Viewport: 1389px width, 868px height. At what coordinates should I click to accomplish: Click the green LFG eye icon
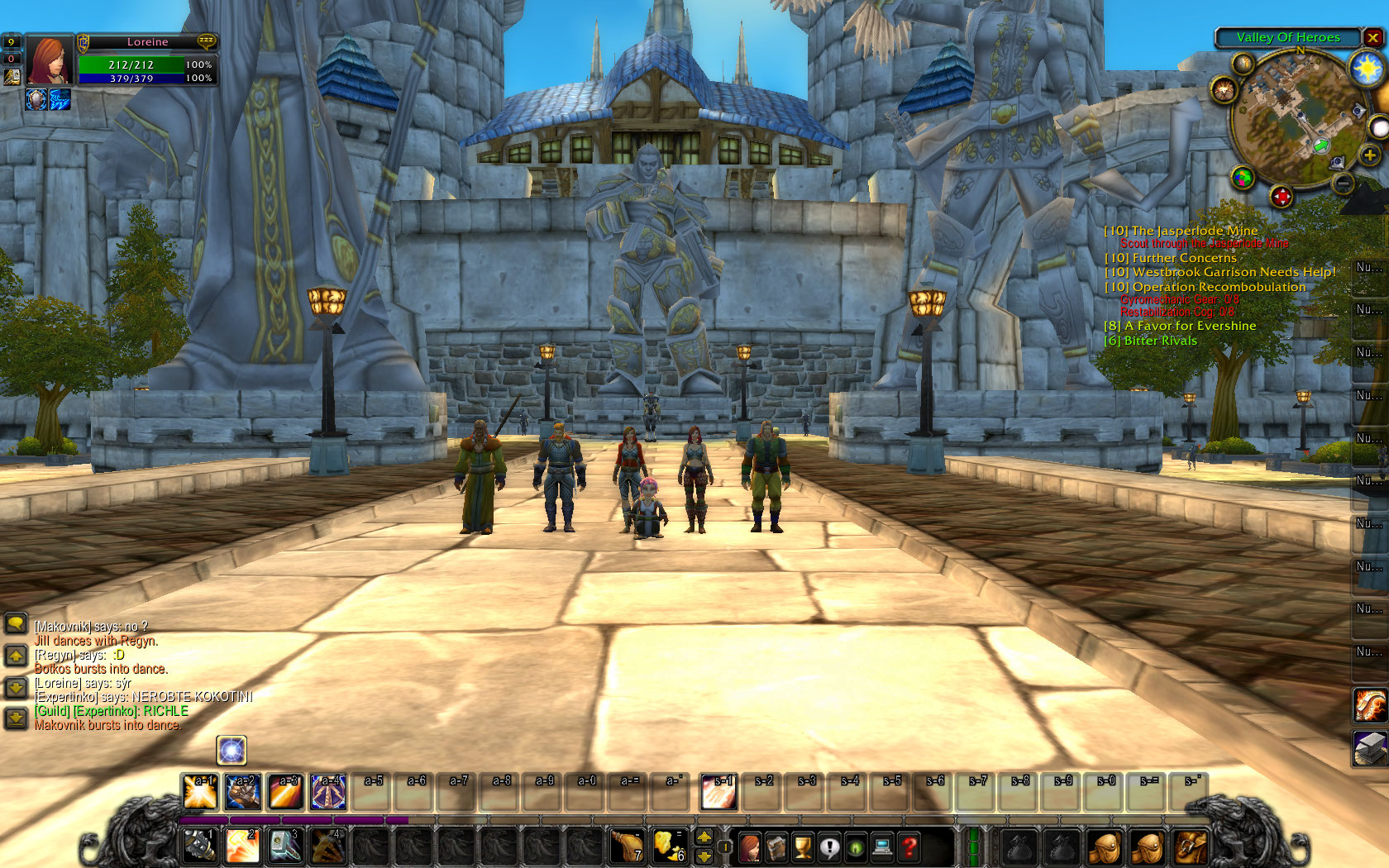coord(857,846)
